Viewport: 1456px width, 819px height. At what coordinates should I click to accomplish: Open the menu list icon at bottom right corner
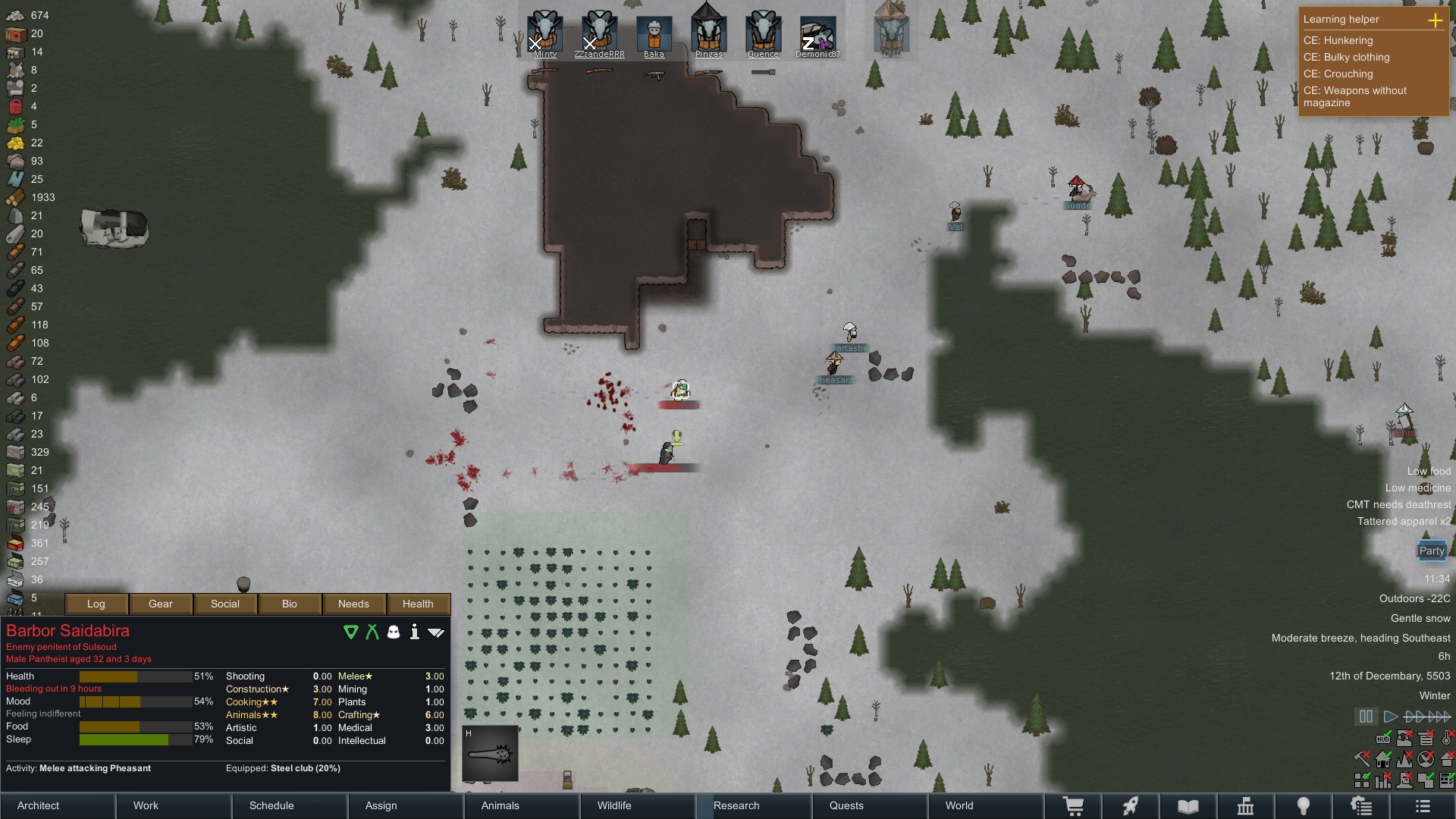pos(1424,806)
